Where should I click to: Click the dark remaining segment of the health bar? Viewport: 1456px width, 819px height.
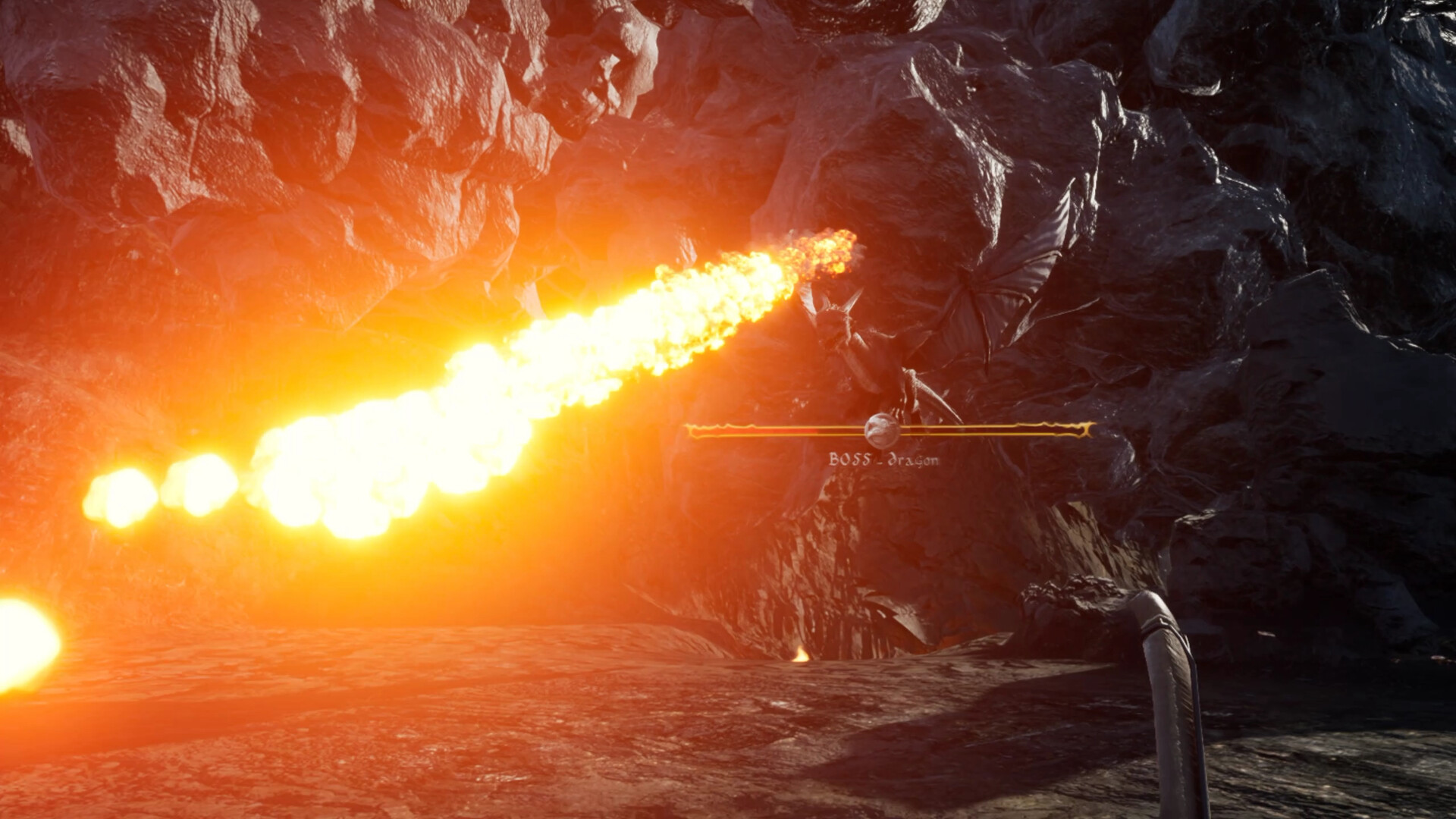click(x=986, y=430)
